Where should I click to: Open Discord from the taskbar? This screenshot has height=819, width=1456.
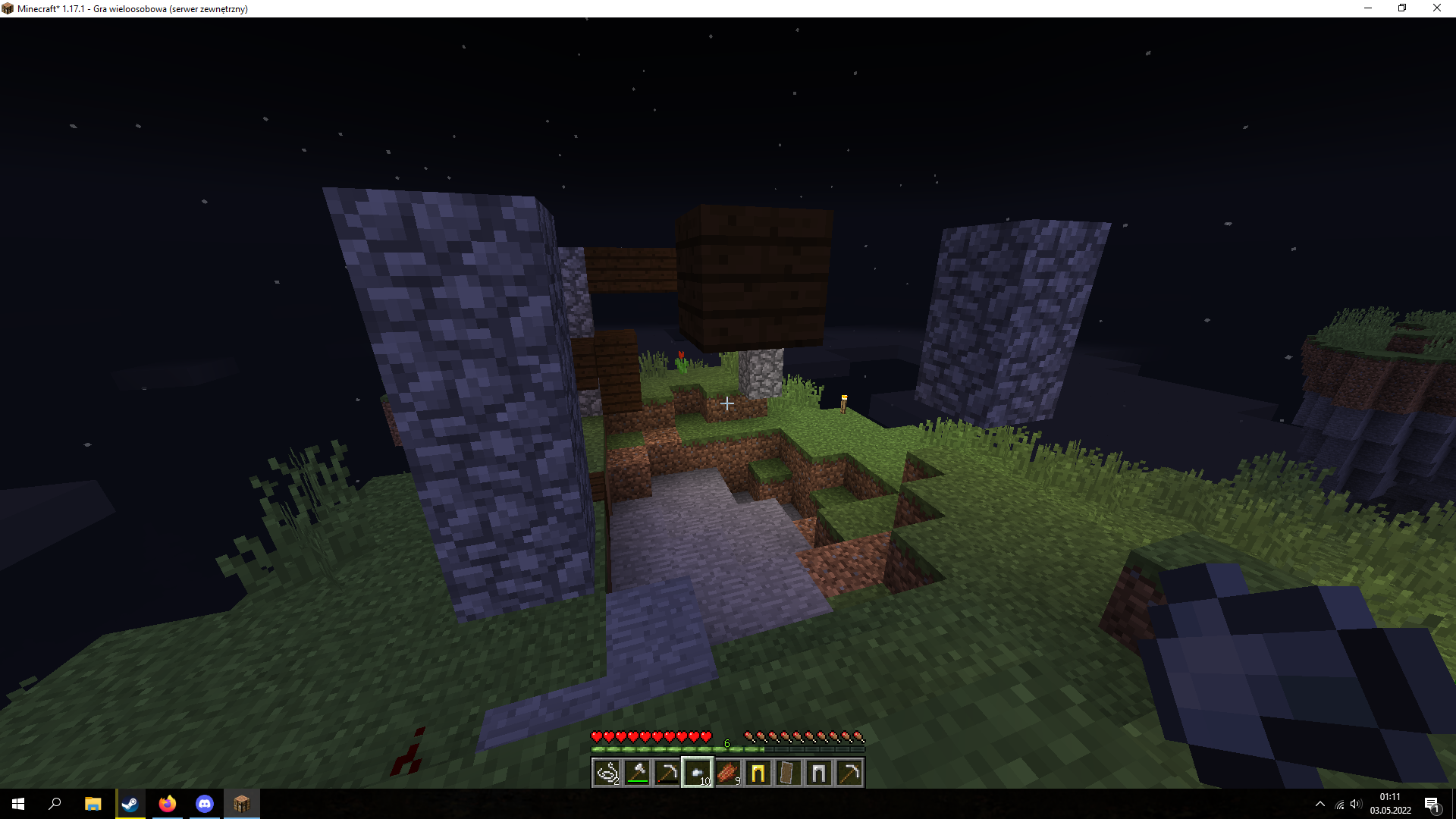click(205, 804)
